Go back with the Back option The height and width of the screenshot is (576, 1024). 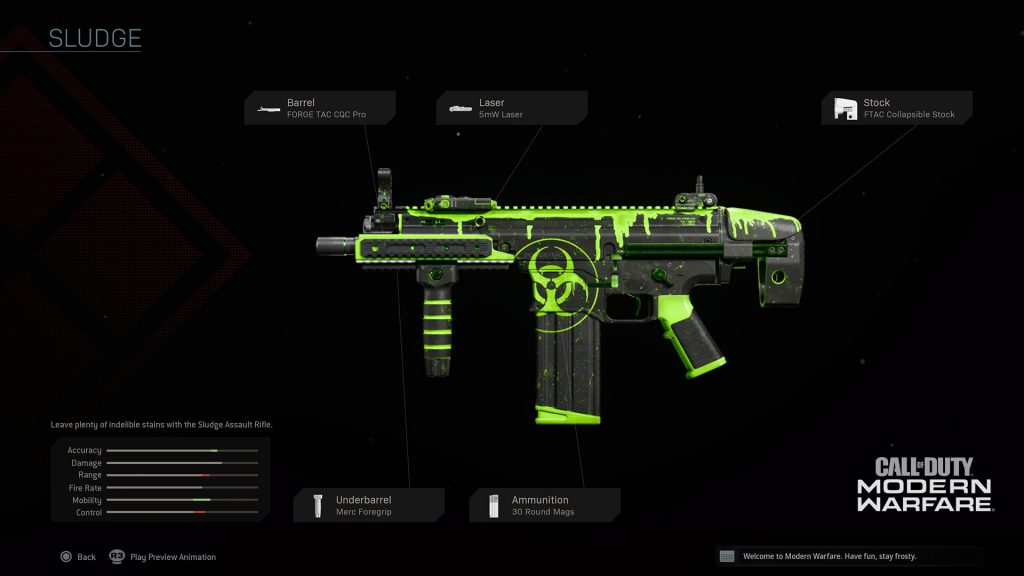coord(78,557)
